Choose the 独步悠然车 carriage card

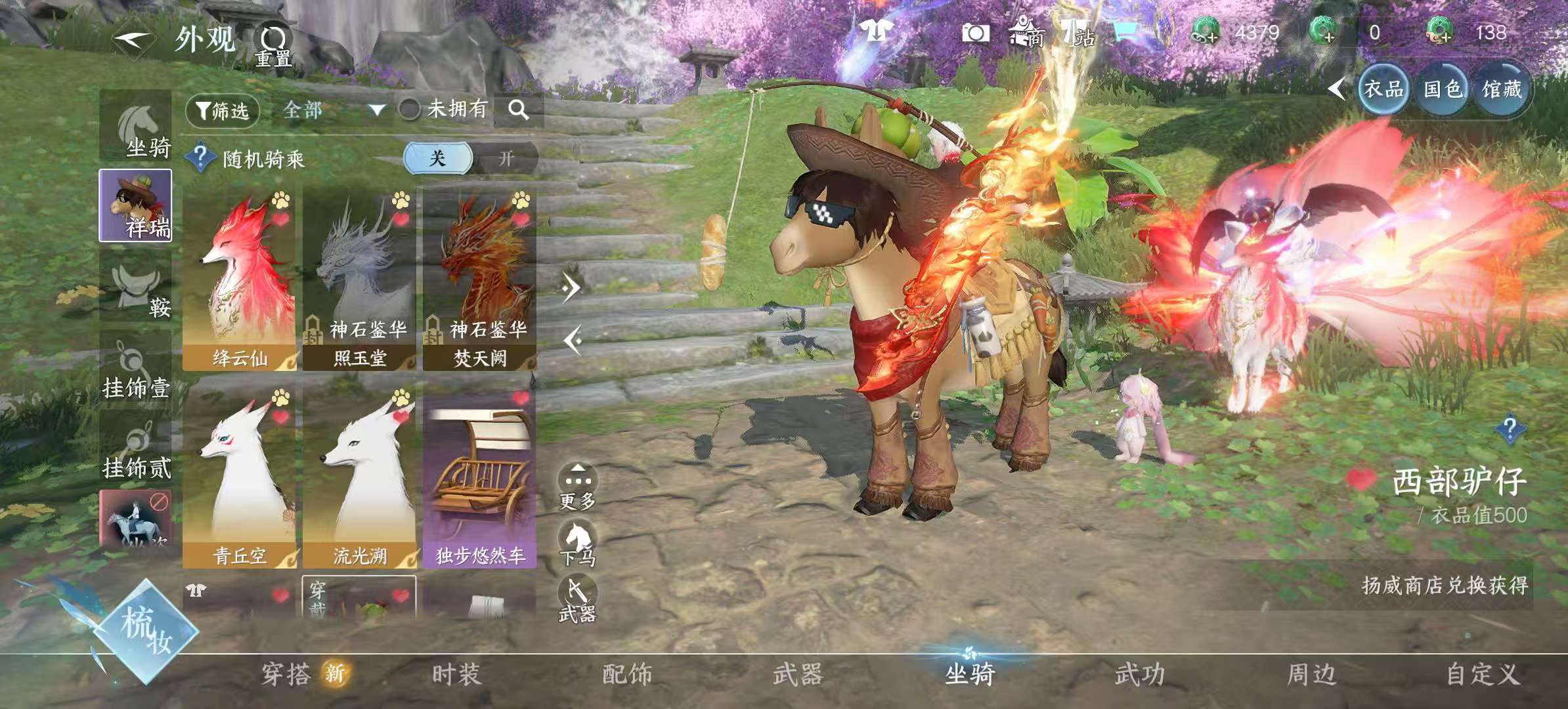[480, 479]
